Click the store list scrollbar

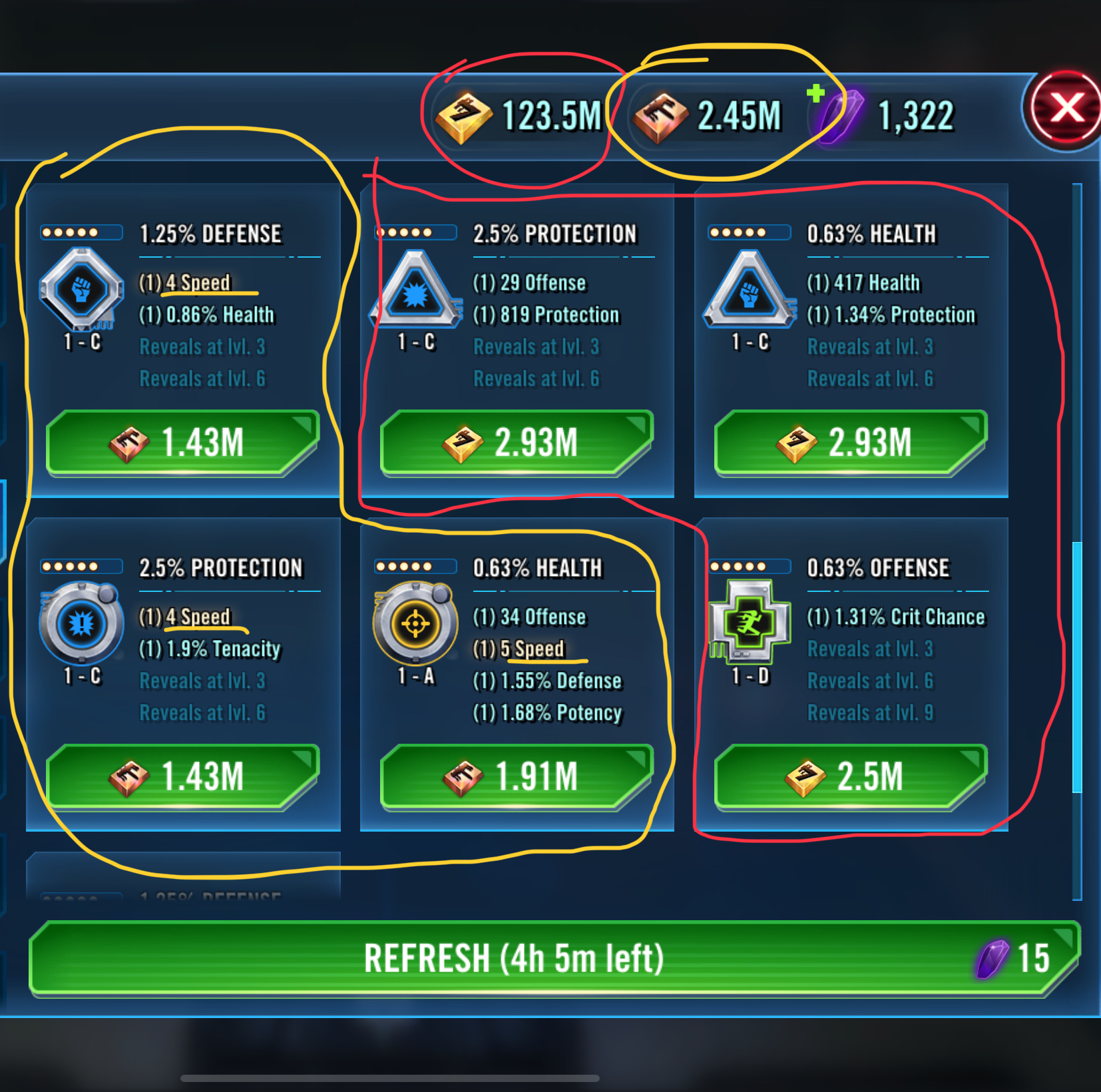click(x=1077, y=666)
